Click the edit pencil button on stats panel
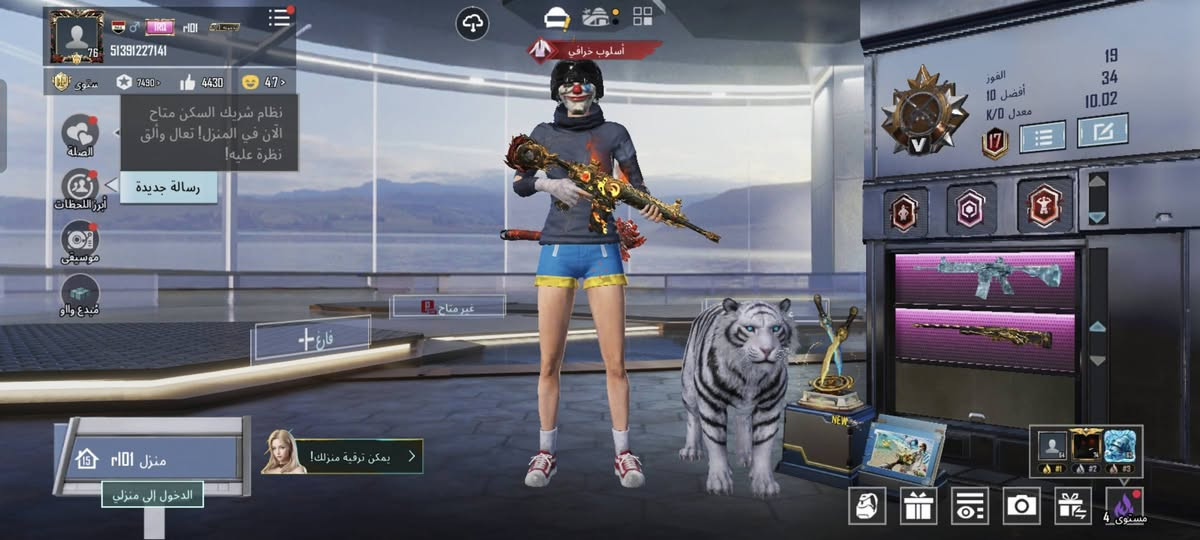 click(1103, 130)
